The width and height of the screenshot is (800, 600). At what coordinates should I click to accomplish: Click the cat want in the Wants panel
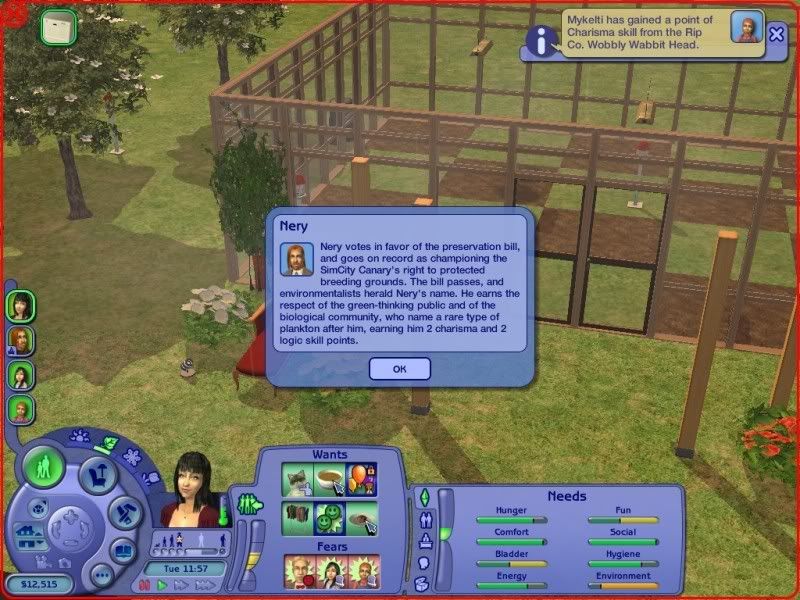tap(299, 479)
